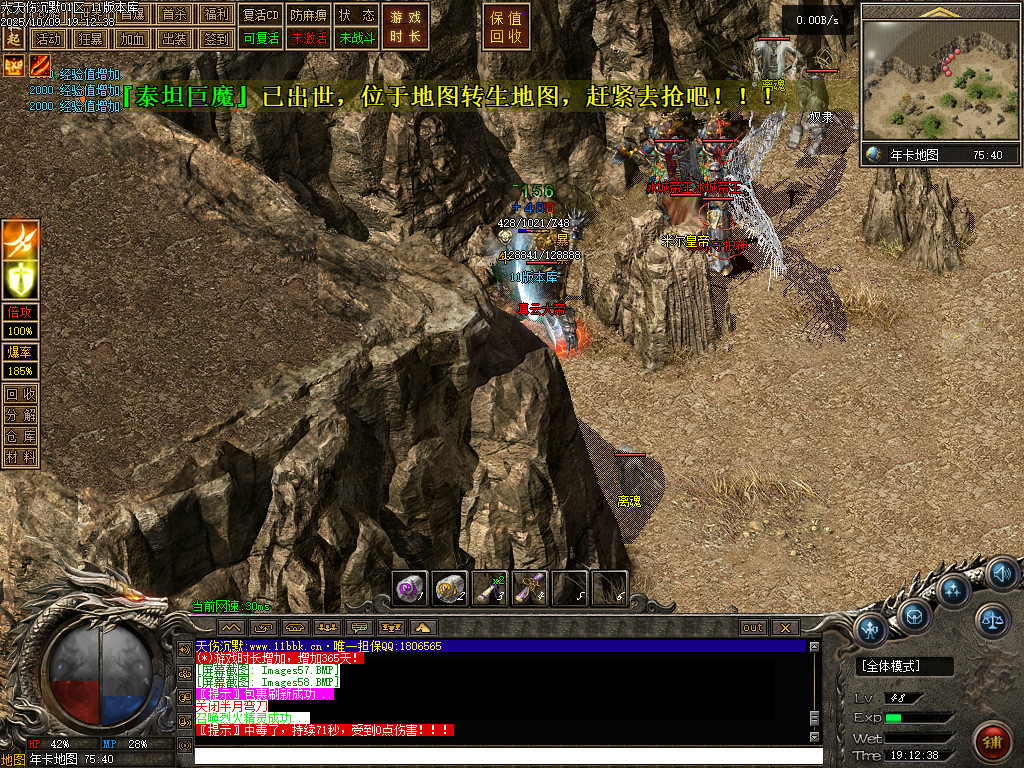Open the 签到 daily sign-in button

click(x=216, y=39)
